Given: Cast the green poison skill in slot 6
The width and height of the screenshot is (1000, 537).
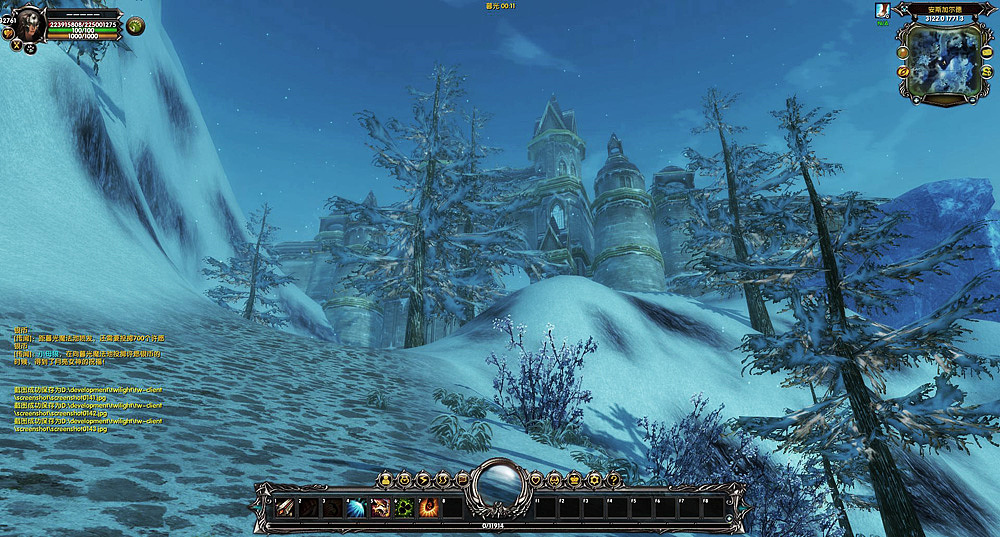Looking at the screenshot, I should [405, 508].
